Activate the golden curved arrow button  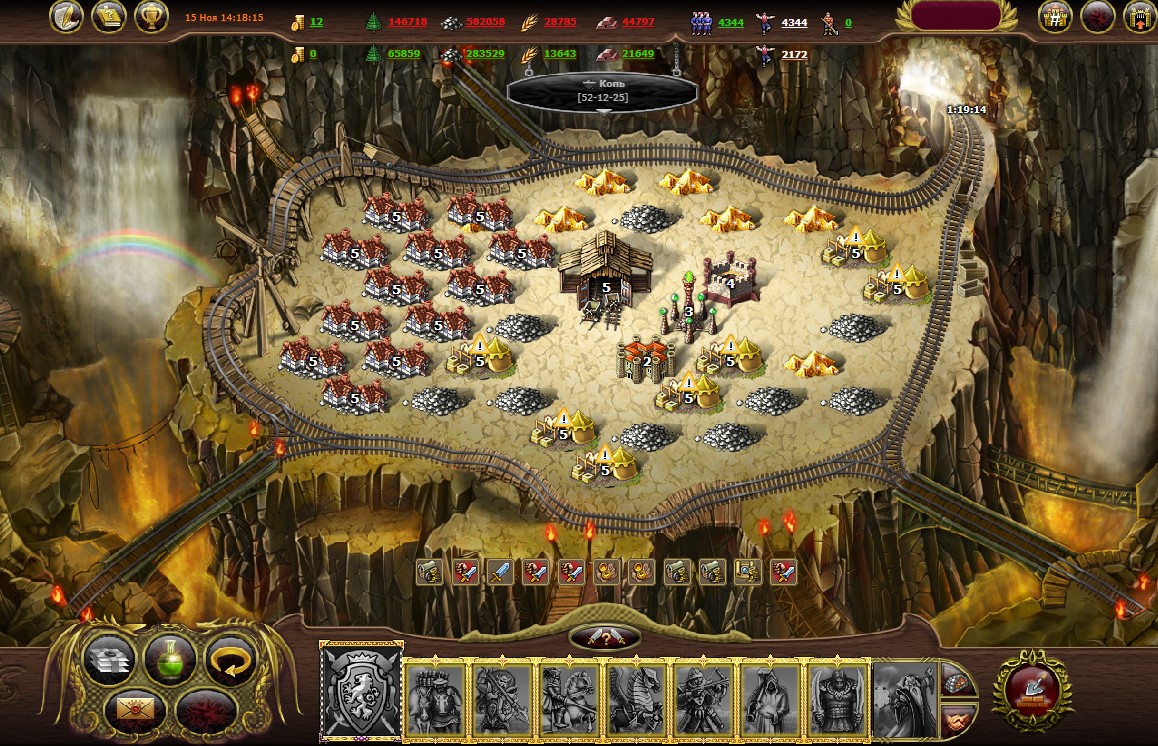click(x=230, y=660)
